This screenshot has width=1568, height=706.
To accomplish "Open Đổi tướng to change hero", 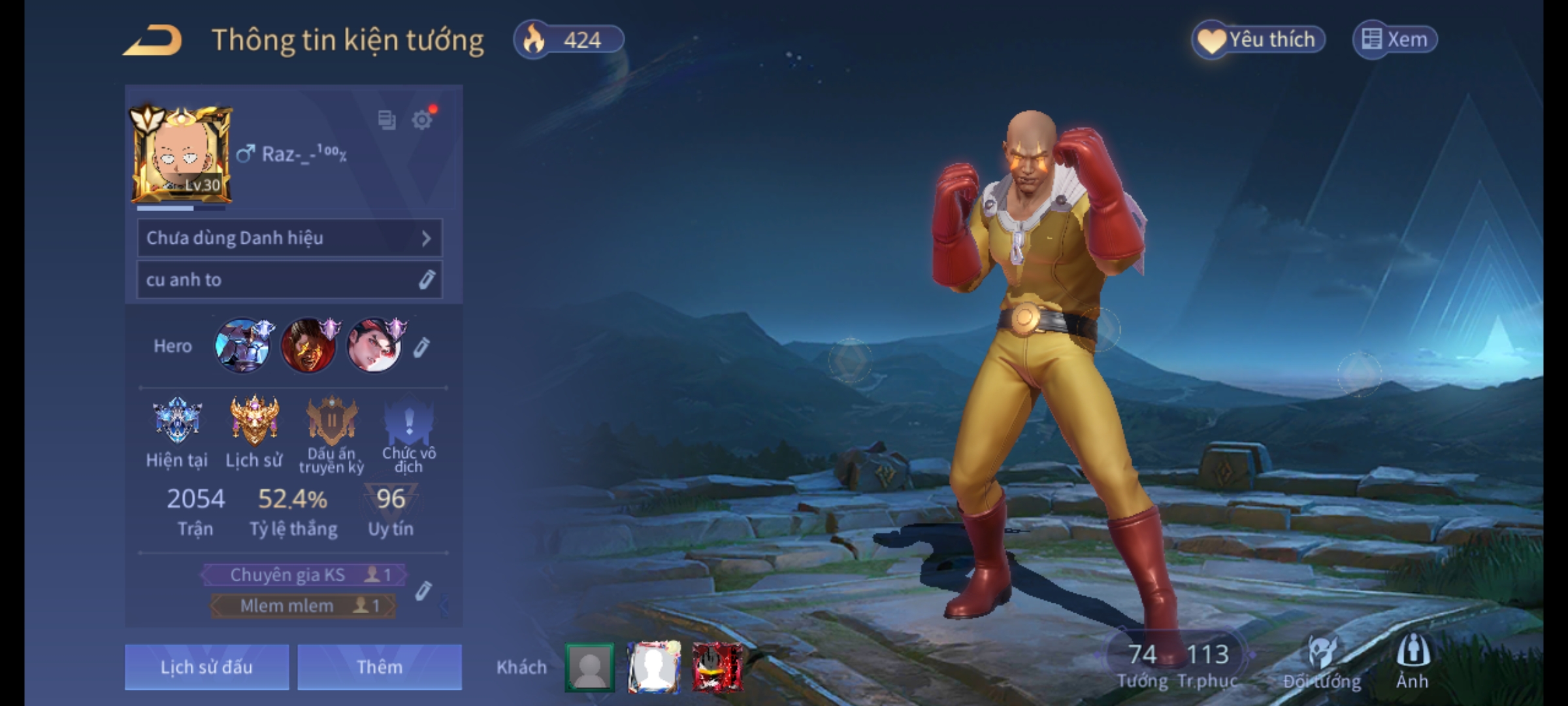I will [1322, 662].
